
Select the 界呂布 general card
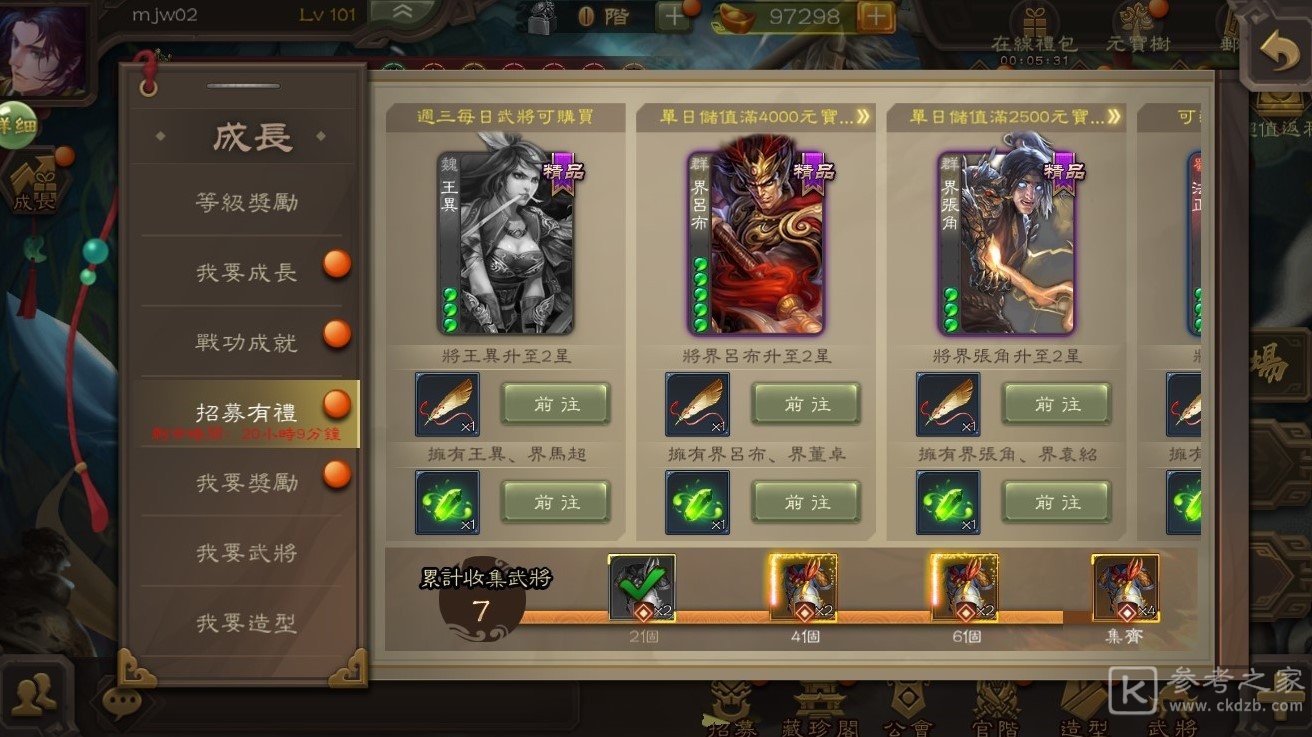point(756,243)
